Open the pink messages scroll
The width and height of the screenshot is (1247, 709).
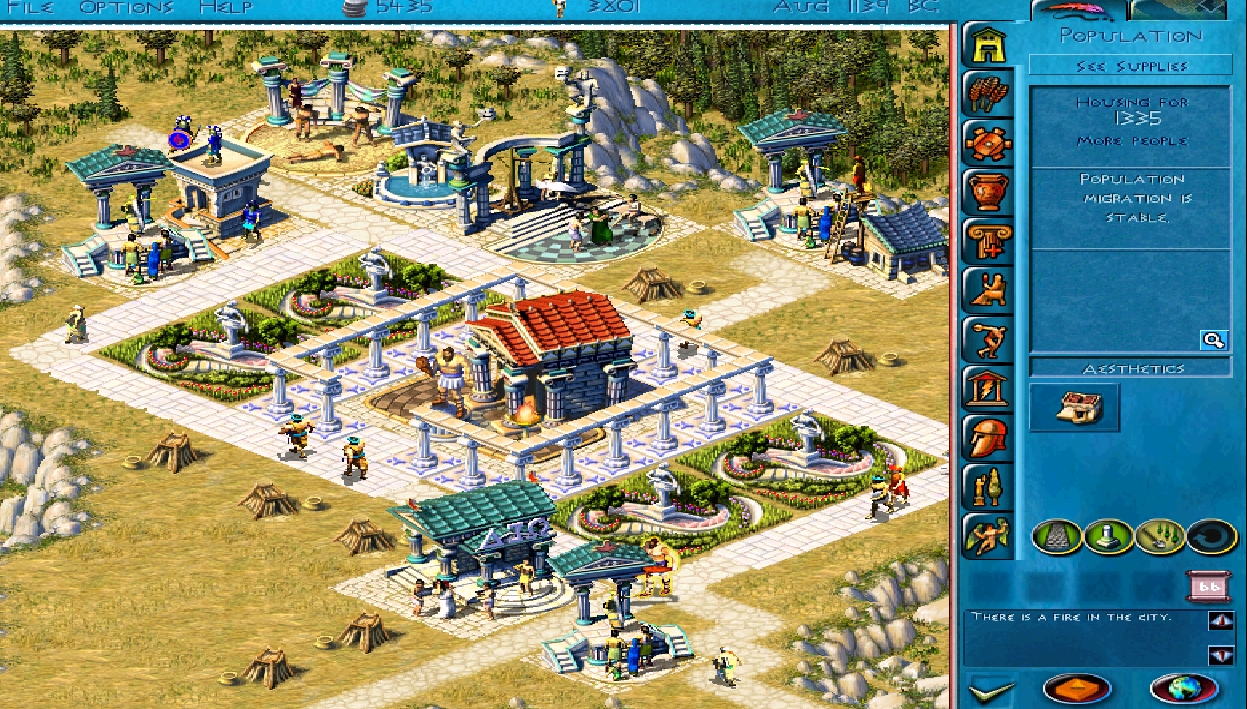[1208, 586]
